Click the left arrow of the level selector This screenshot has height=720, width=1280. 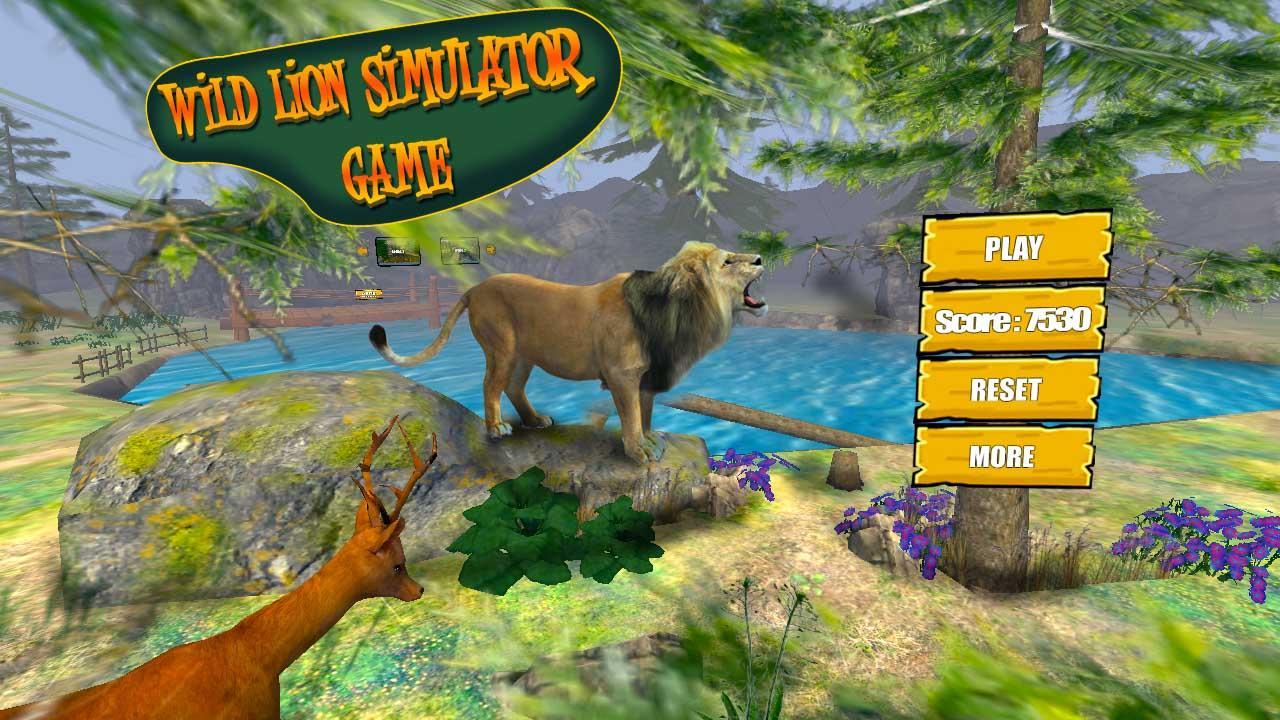click(363, 250)
